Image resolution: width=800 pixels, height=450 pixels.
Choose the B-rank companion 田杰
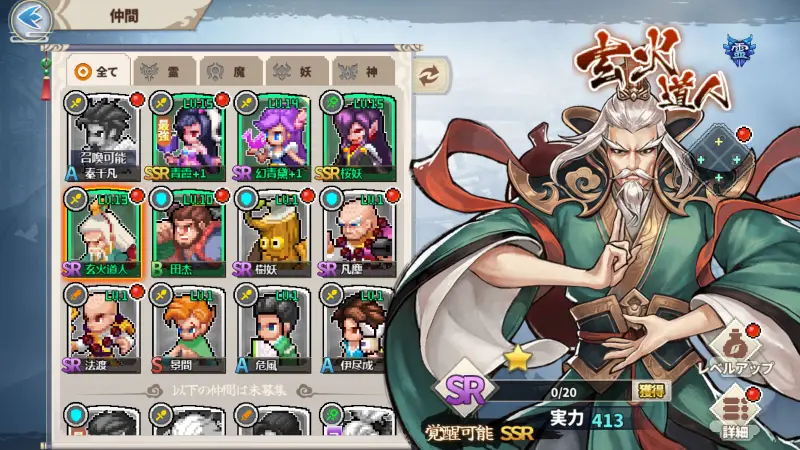[187, 233]
